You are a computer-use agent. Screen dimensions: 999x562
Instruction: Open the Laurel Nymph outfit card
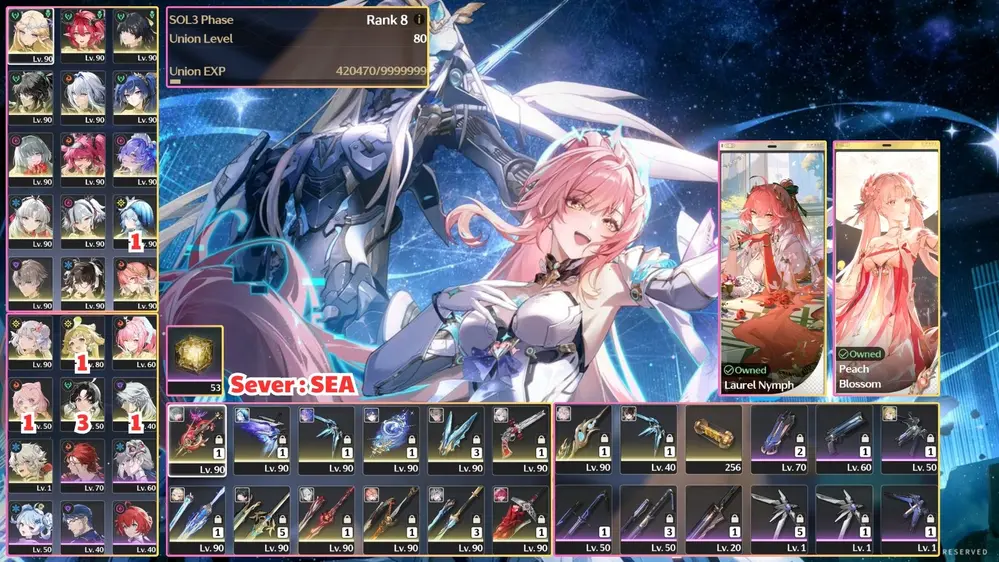[x=772, y=267]
